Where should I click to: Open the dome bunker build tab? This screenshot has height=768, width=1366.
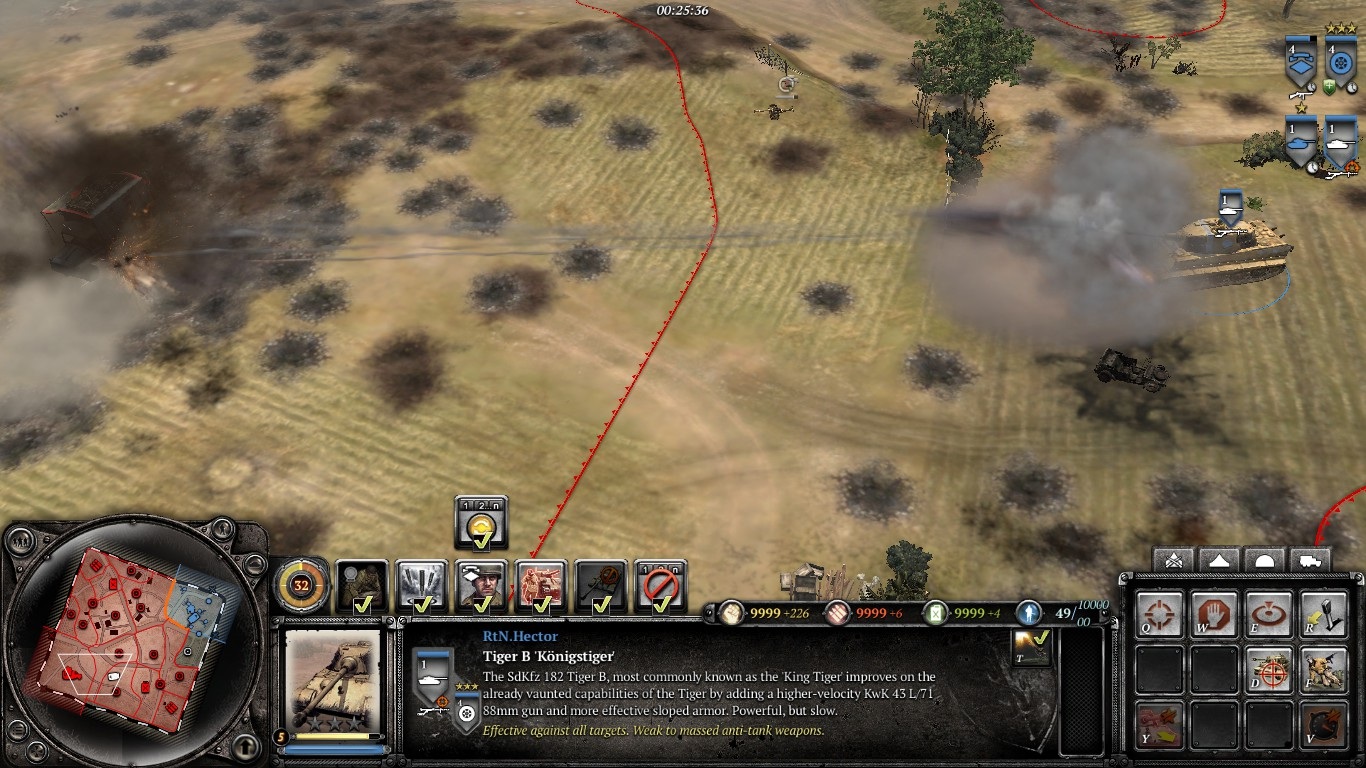click(x=1264, y=560)
